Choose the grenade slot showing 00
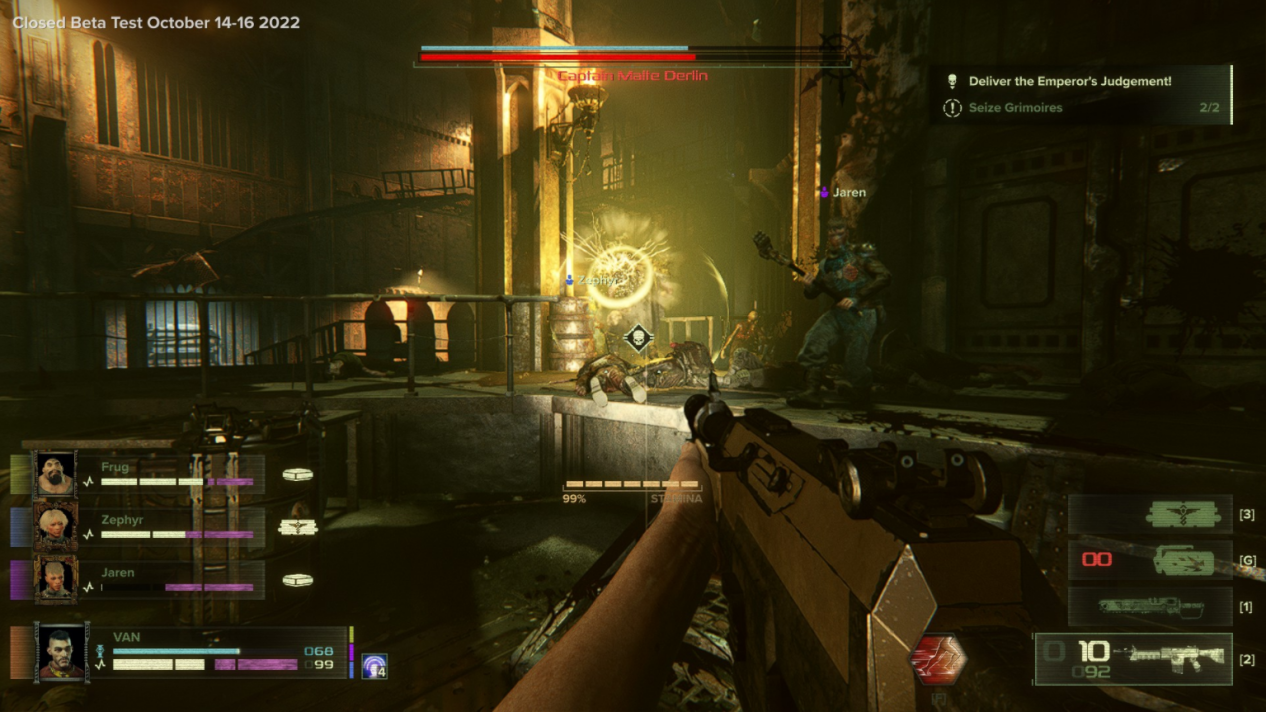The image size is (1266, 712). pos(1149,560)
